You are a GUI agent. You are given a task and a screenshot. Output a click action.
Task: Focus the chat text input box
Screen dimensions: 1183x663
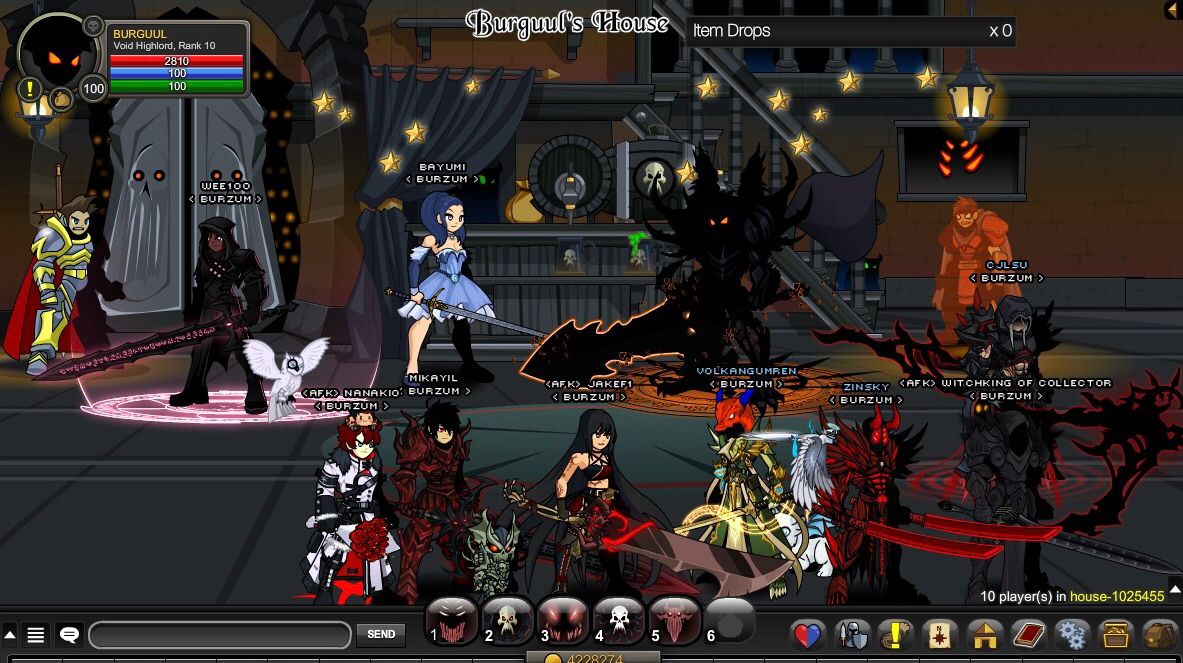219,635
